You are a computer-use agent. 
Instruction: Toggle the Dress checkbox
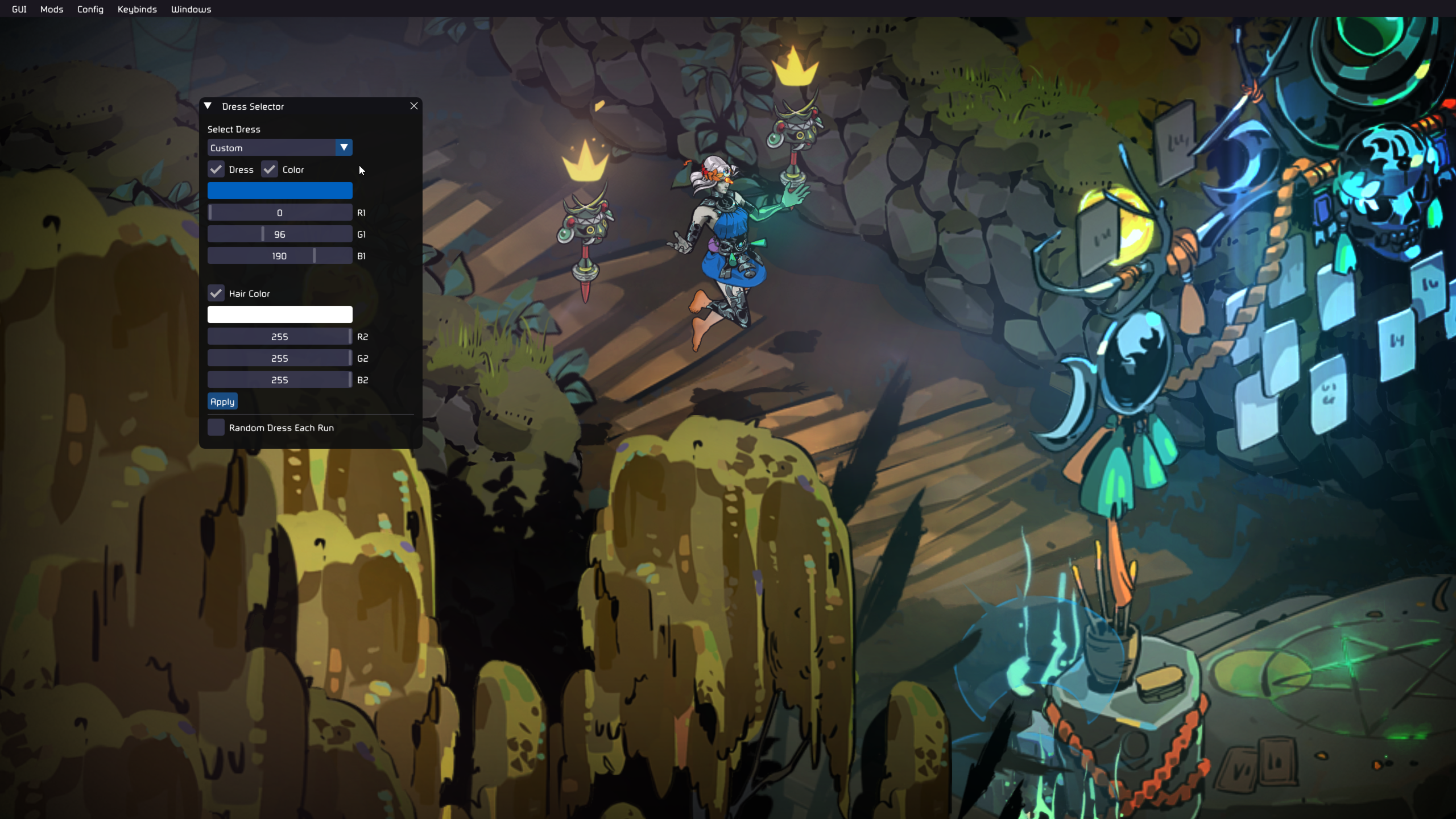point(216,169)
